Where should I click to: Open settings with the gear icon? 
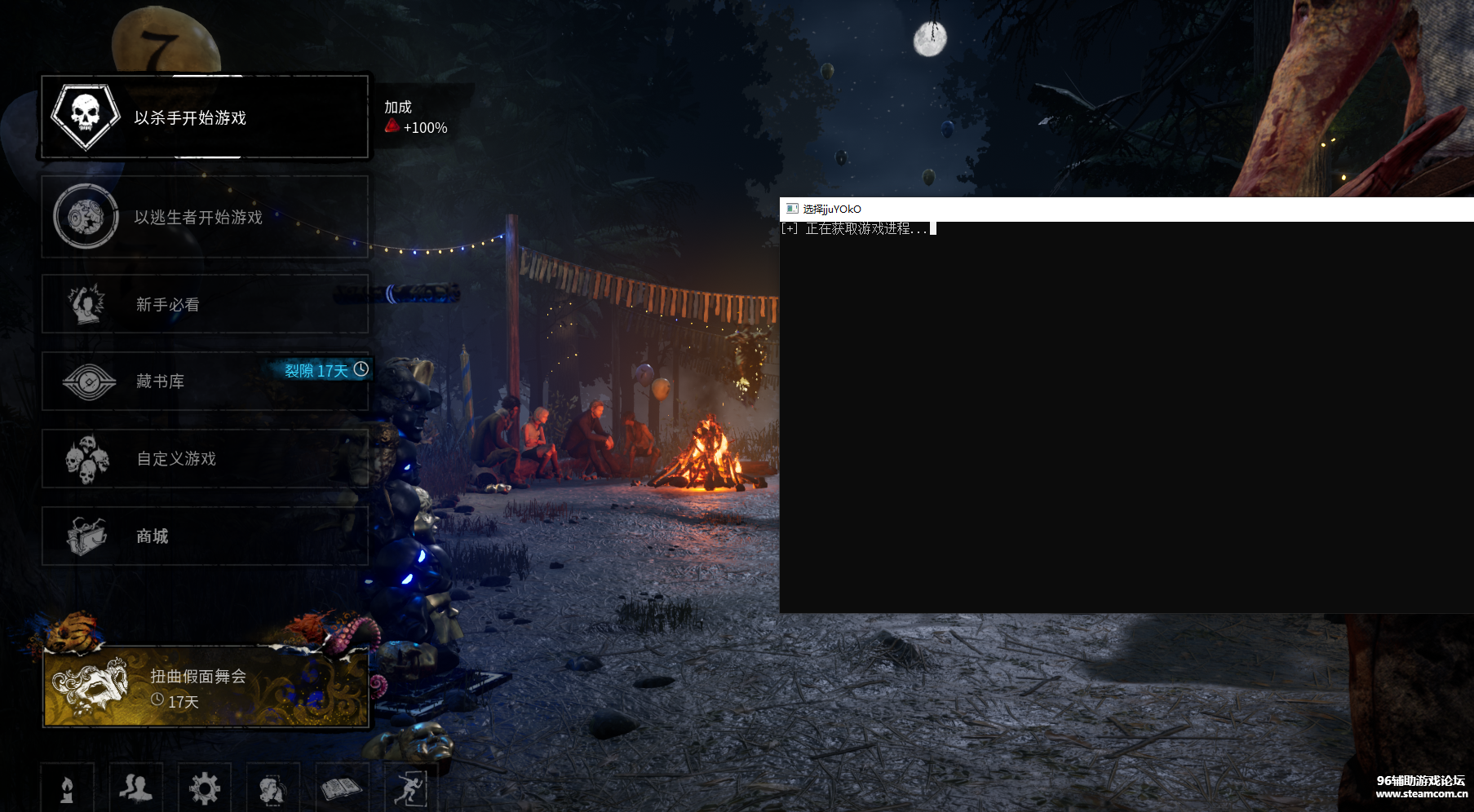pyautogui.click(x=204, y=788)
